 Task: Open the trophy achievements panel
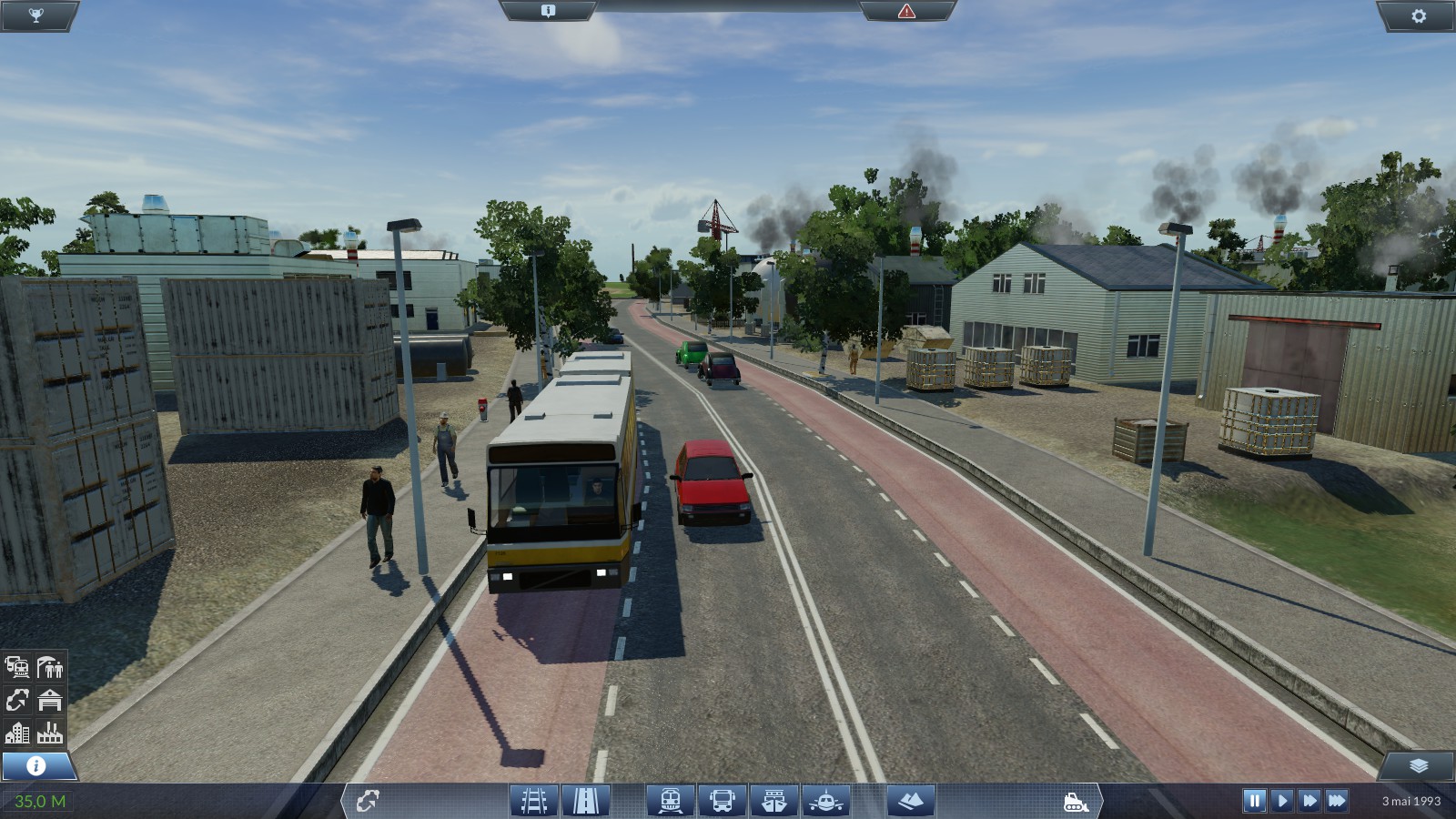pos(35,15)
